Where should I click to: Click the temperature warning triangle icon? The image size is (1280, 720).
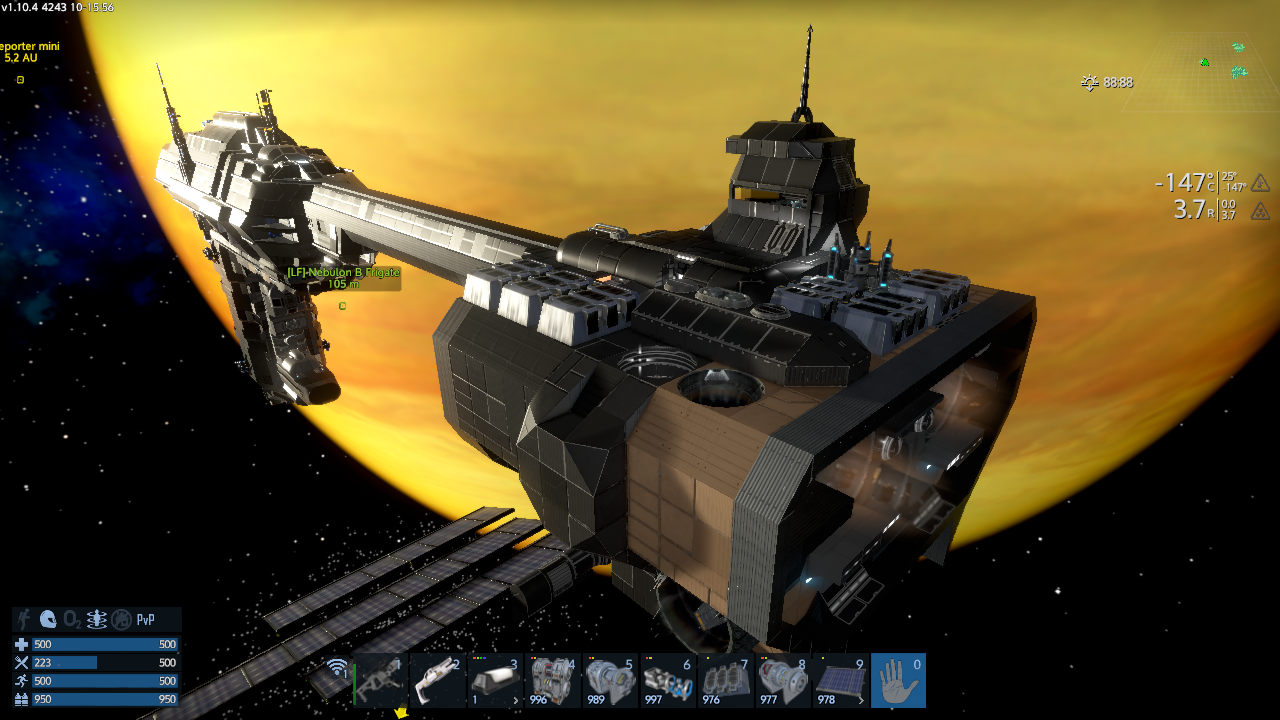[1261, 183]
